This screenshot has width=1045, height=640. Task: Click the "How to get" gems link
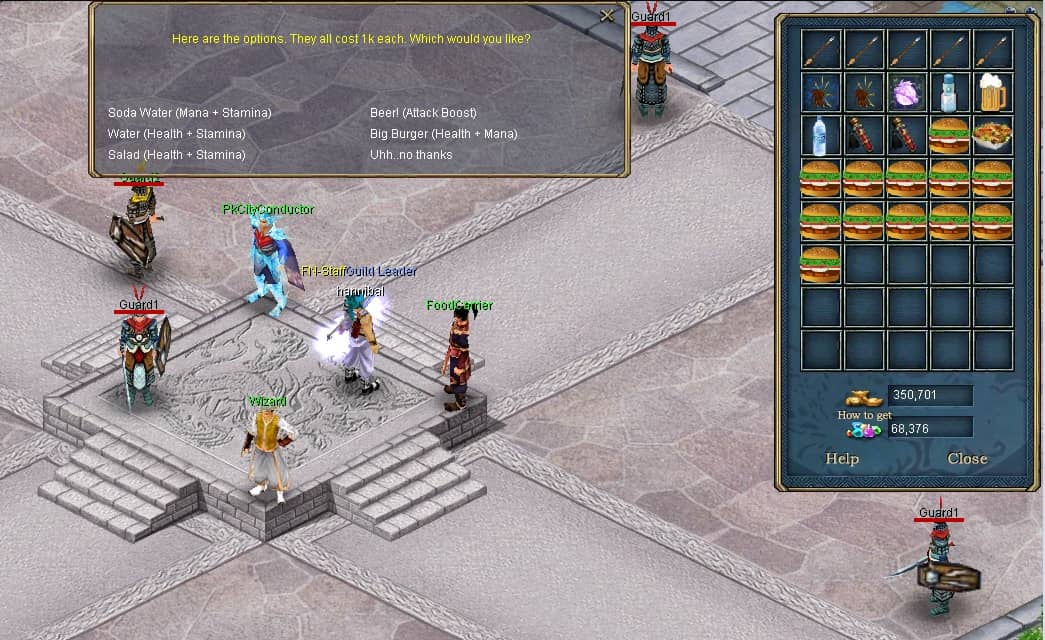click(864, 415)
